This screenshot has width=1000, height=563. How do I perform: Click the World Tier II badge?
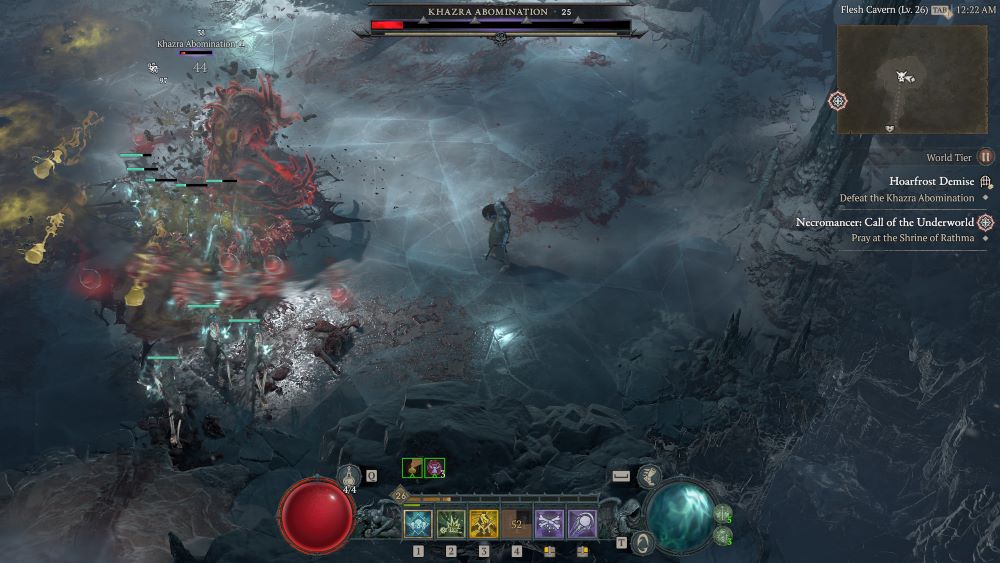tap(986, 157)
